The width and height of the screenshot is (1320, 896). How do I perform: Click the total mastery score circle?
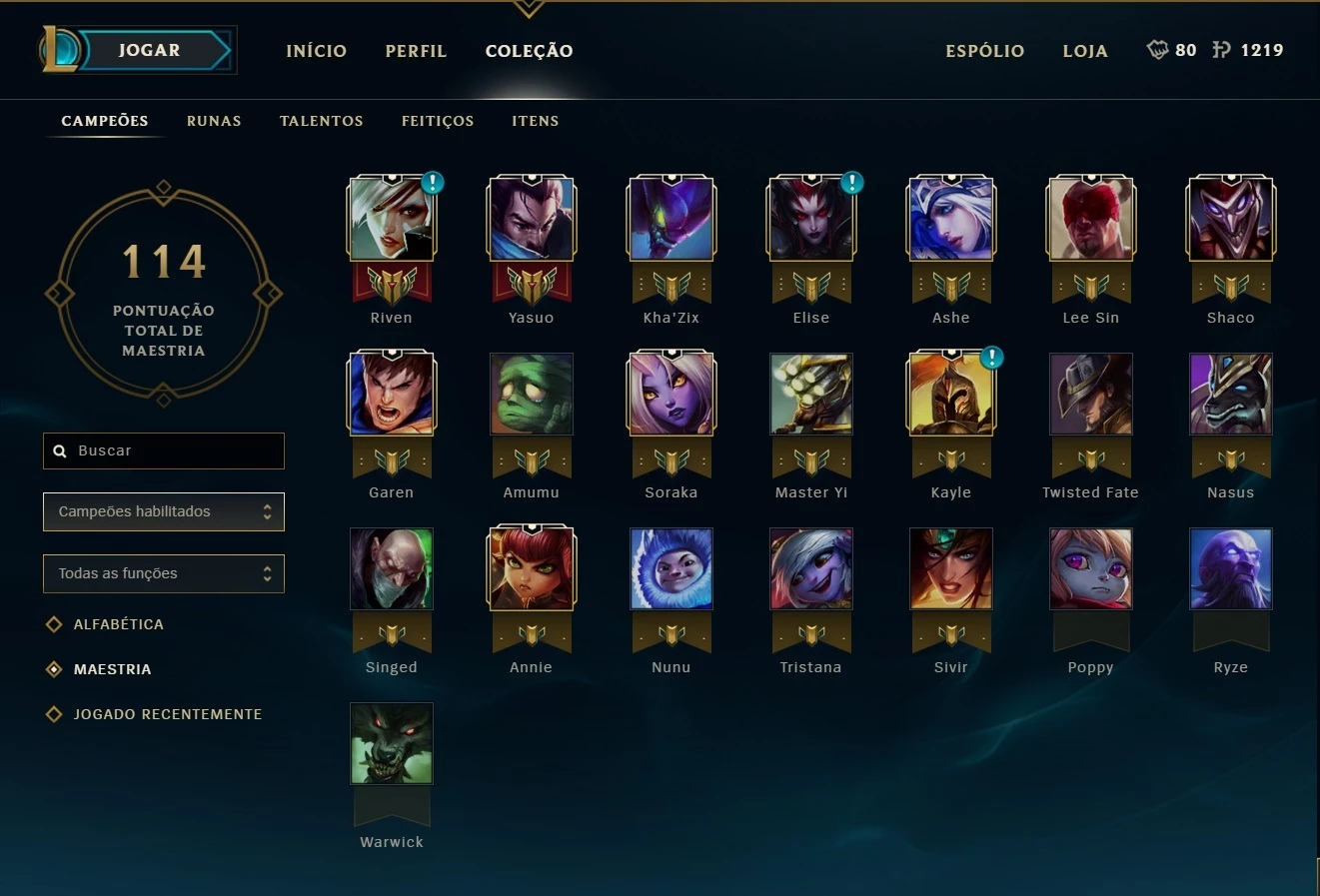163,292
